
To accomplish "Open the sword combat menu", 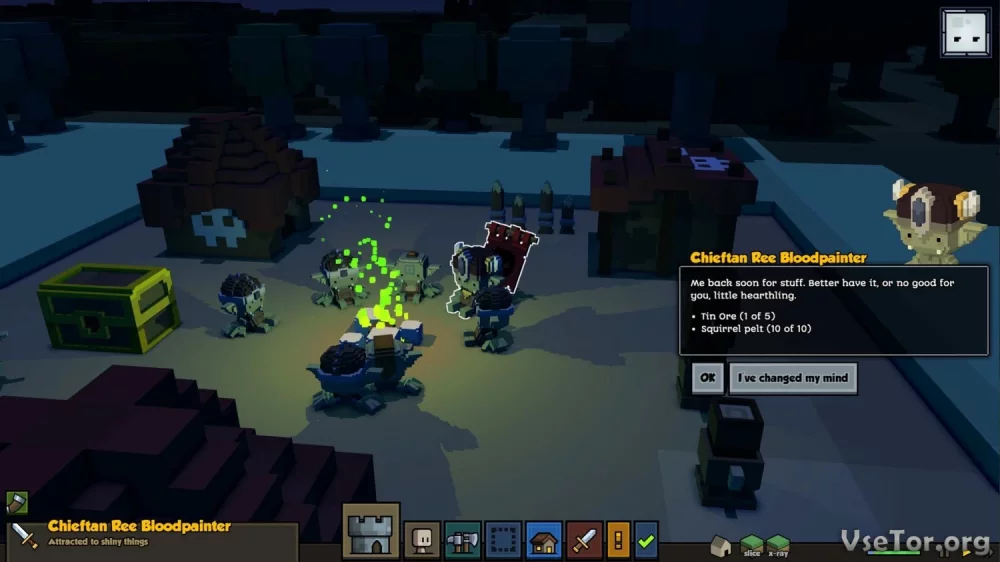I will pyautogui.click(x=584, y=540).
